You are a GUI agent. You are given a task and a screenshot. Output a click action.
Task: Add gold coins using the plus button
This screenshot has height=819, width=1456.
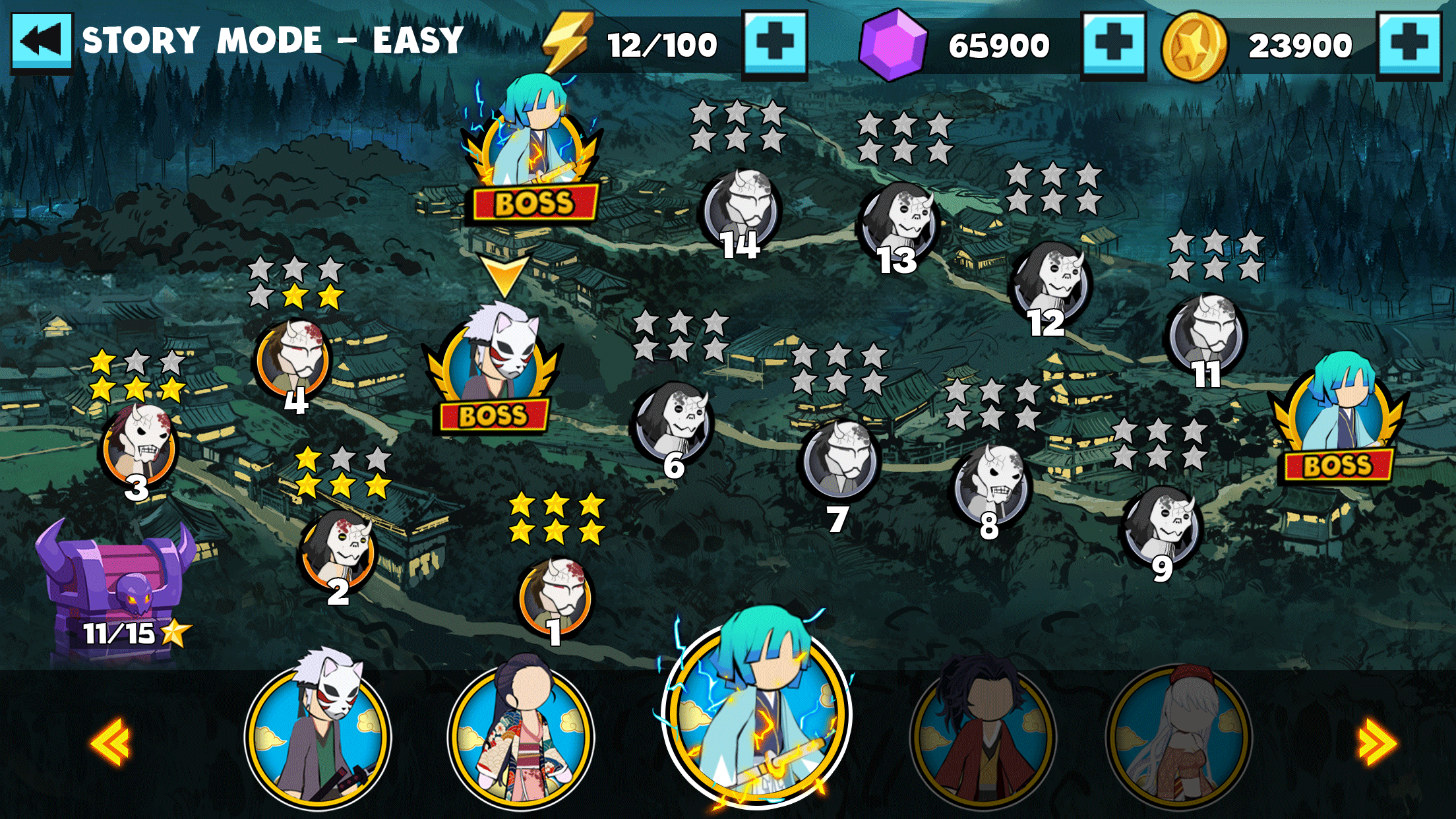(1409, 44)
